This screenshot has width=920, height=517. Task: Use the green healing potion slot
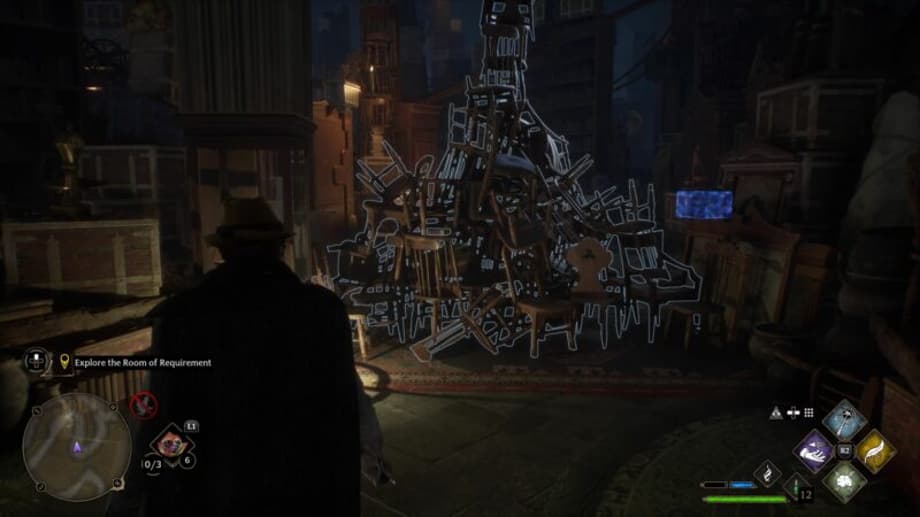[x=797, y=486]
